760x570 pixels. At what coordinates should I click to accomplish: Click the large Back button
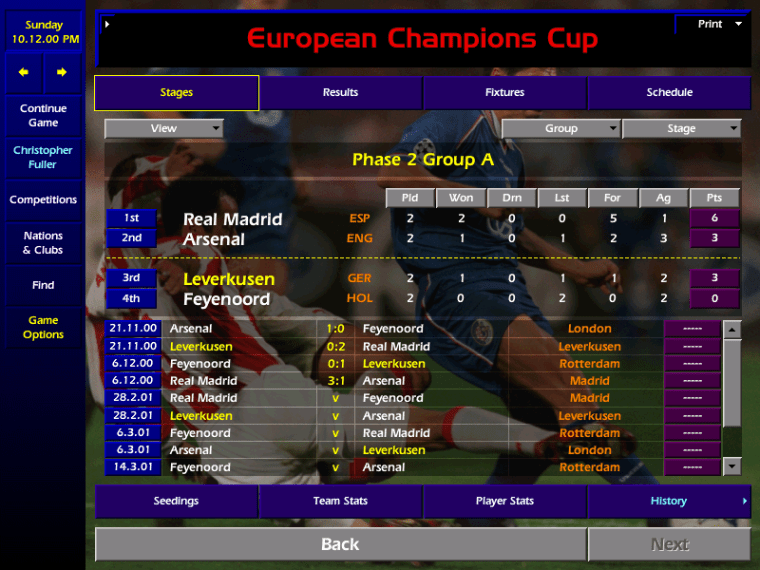340,544
